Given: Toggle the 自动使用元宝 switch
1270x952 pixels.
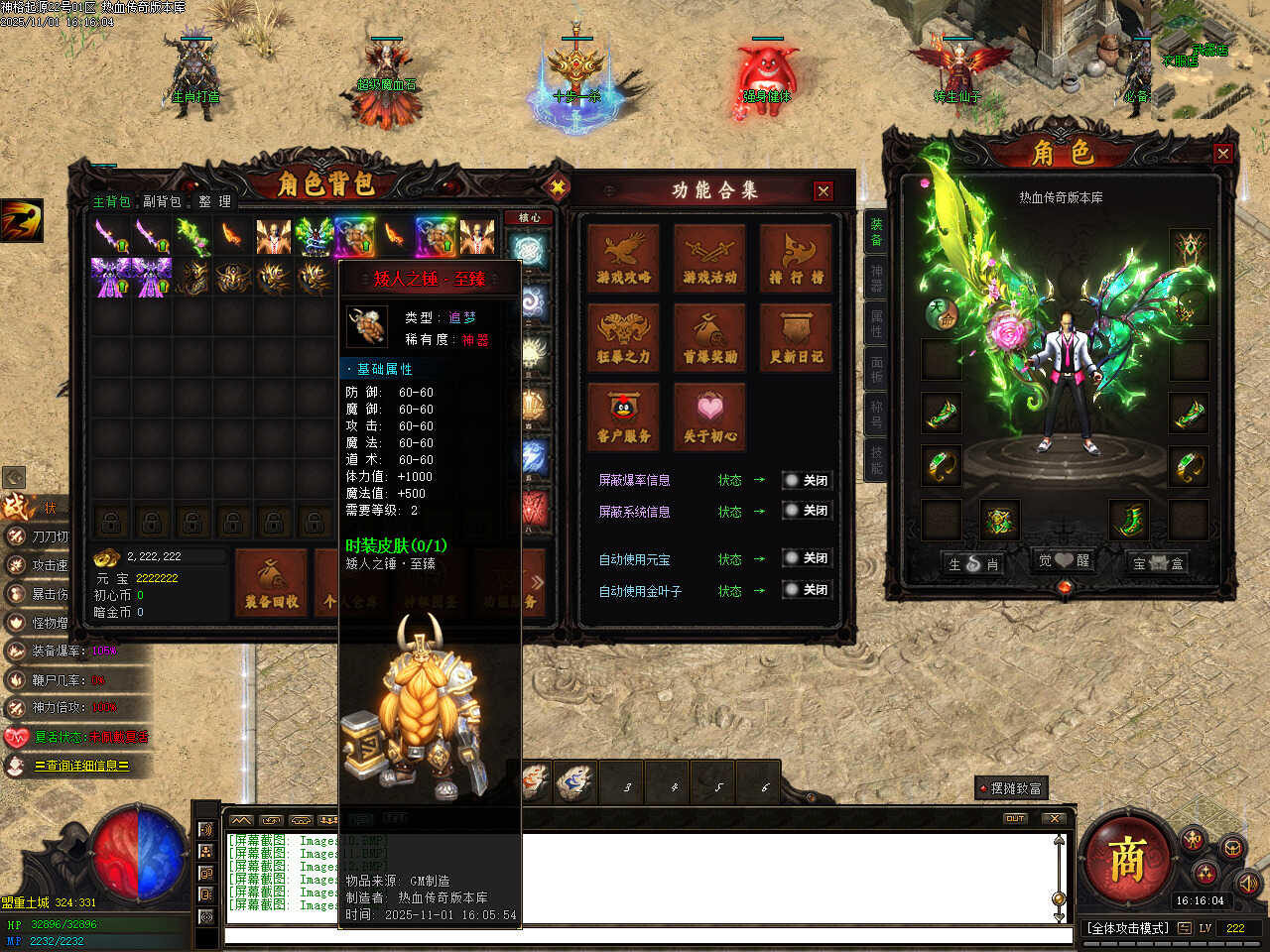Looking at the screenshot, I should (x=805, y=558).
